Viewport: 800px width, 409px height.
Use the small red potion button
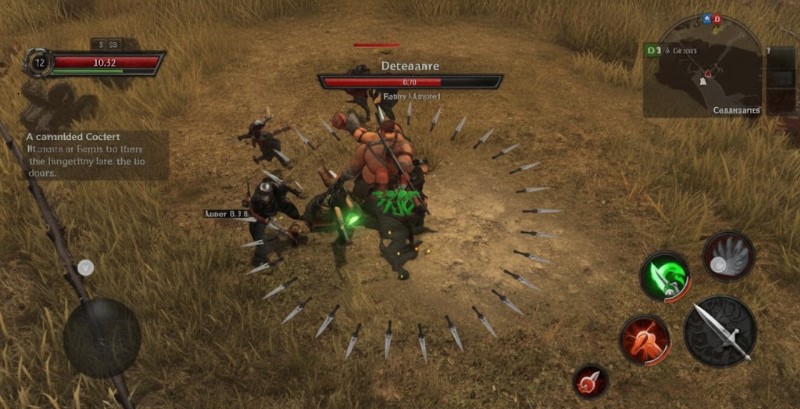click(590, 381)
